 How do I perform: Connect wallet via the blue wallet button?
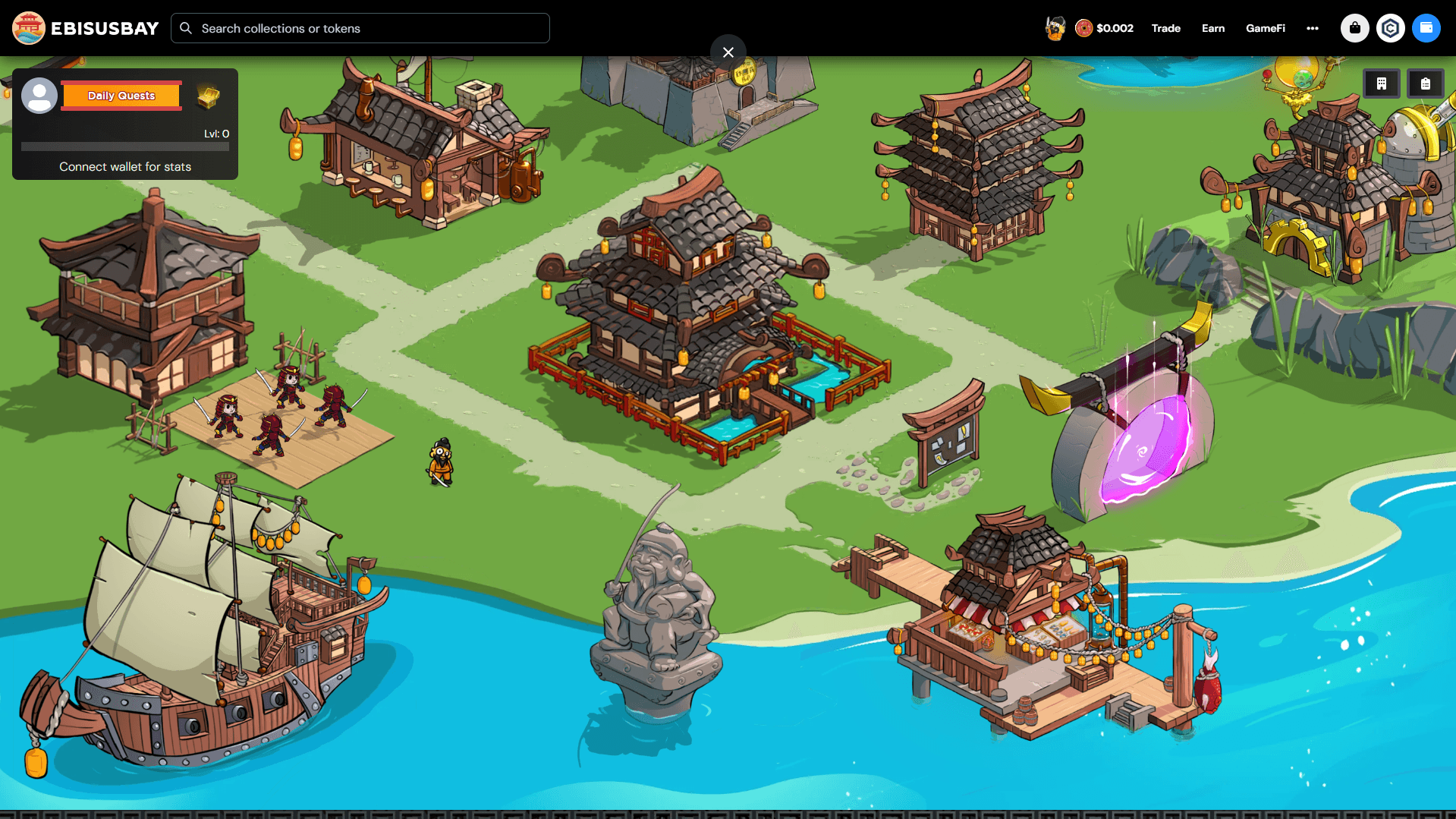[x=1426, y=28]
